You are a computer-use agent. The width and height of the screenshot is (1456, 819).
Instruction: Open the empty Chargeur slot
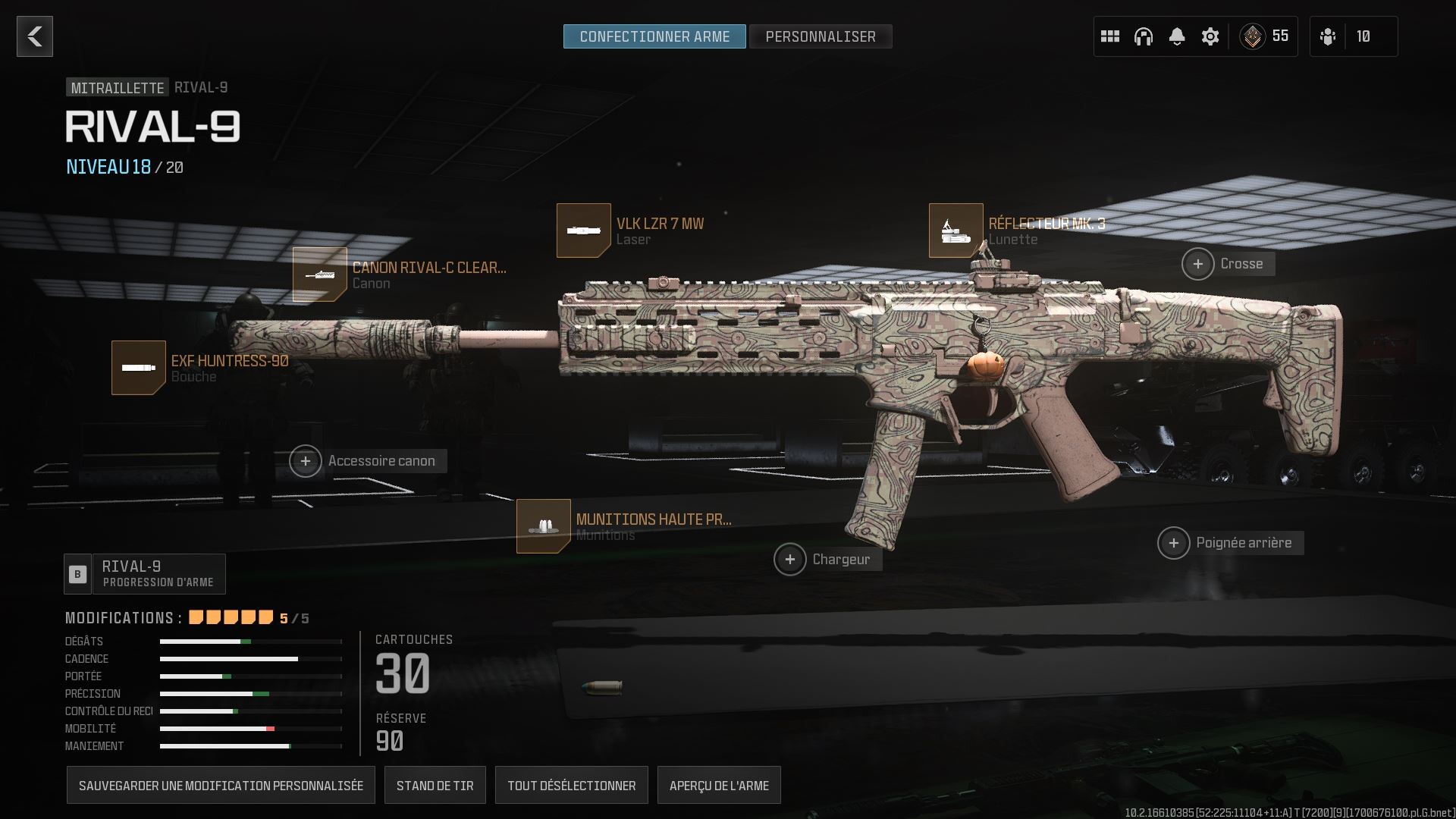tap(791, 559)
